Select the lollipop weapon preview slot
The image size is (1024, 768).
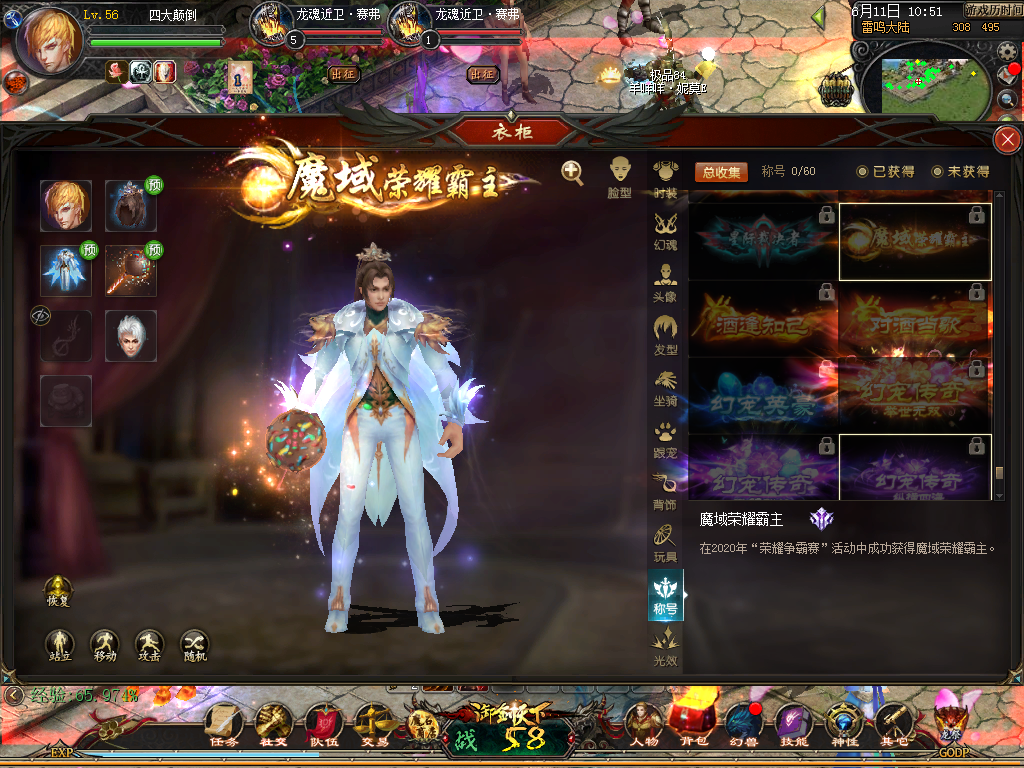coord(131,271)
